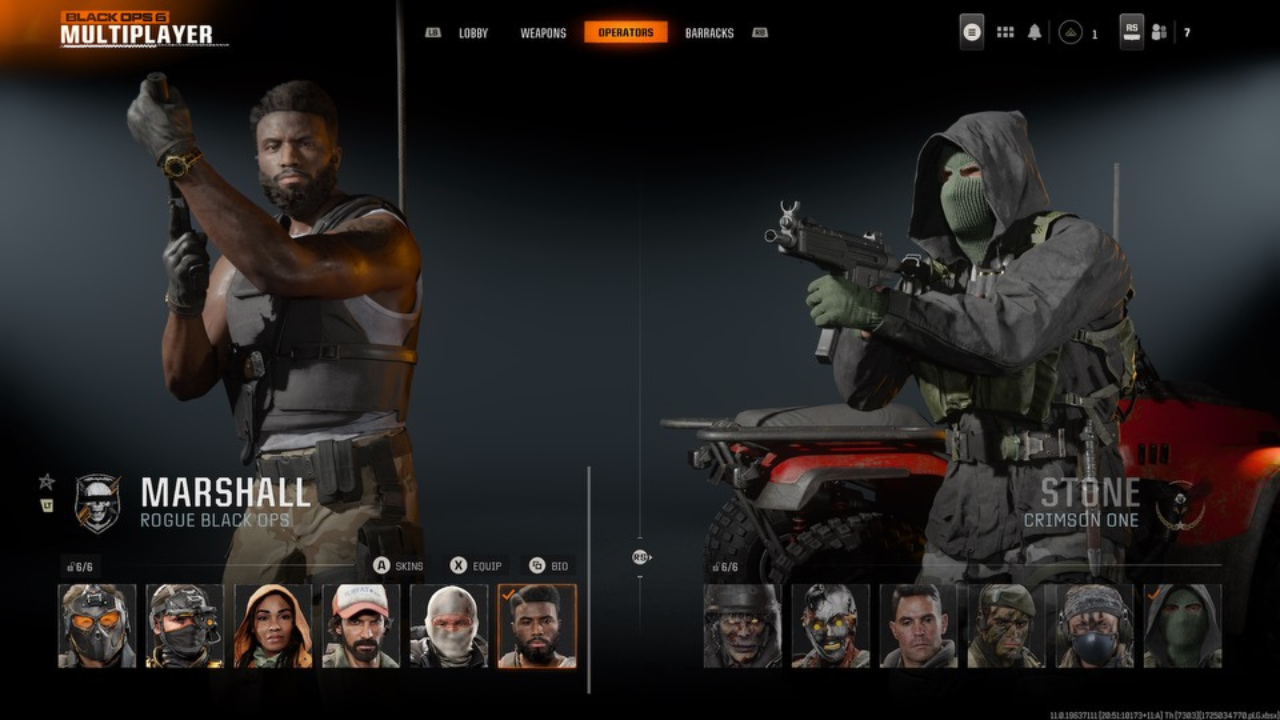Open the notifications bell
This screenshot has width=1280, height=720.
[1035, 31]
